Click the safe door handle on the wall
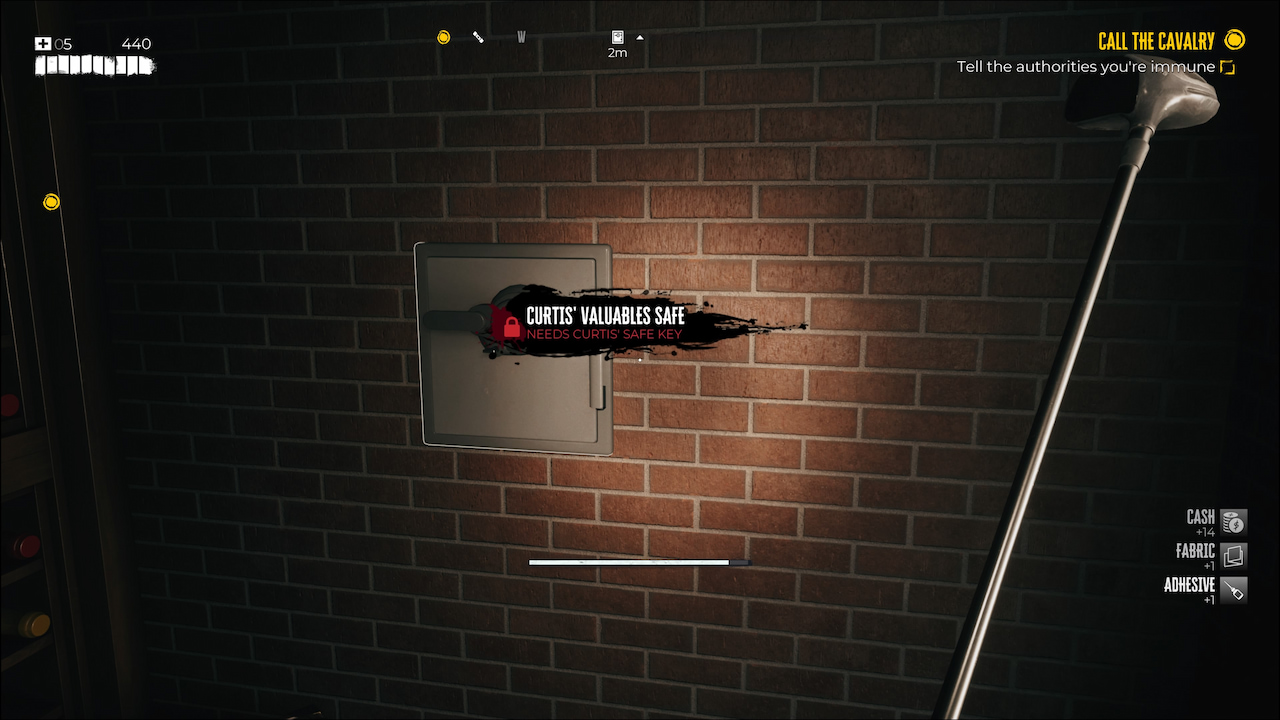1280x720 pixels. click(x=453, y=322)
